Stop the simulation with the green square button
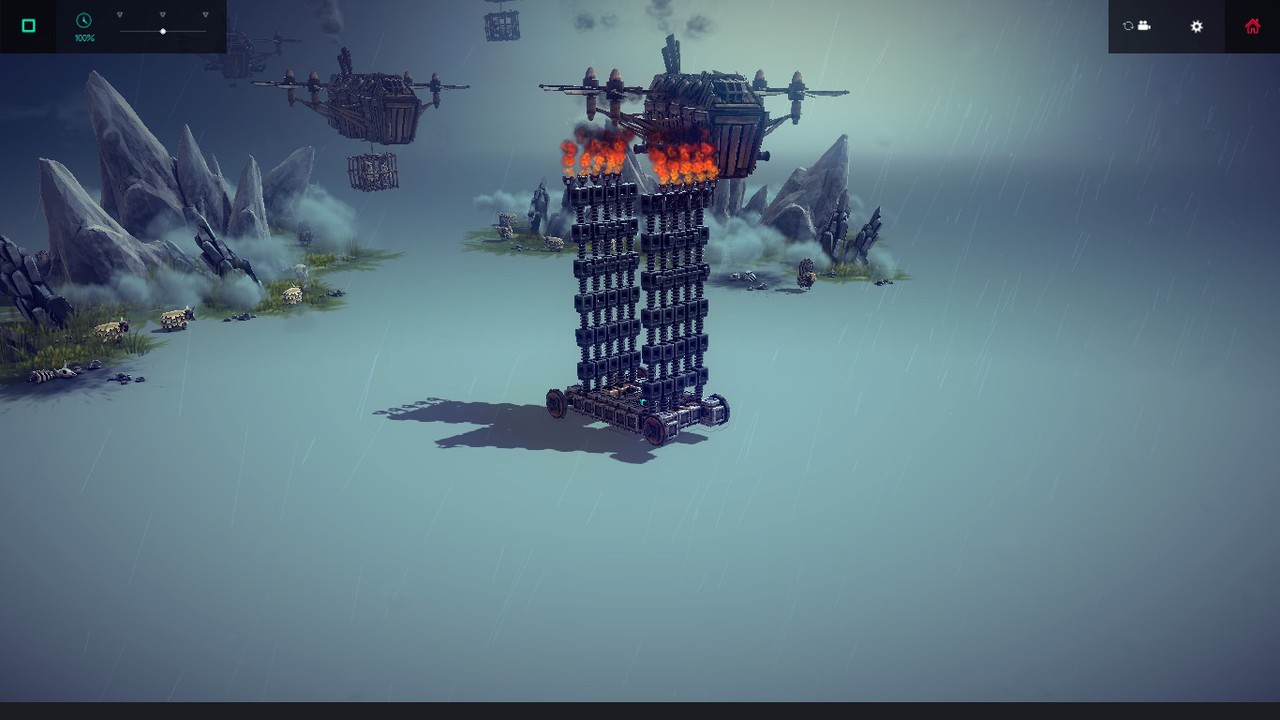The height and width of the screenshot is (720, 1280). 28,26
